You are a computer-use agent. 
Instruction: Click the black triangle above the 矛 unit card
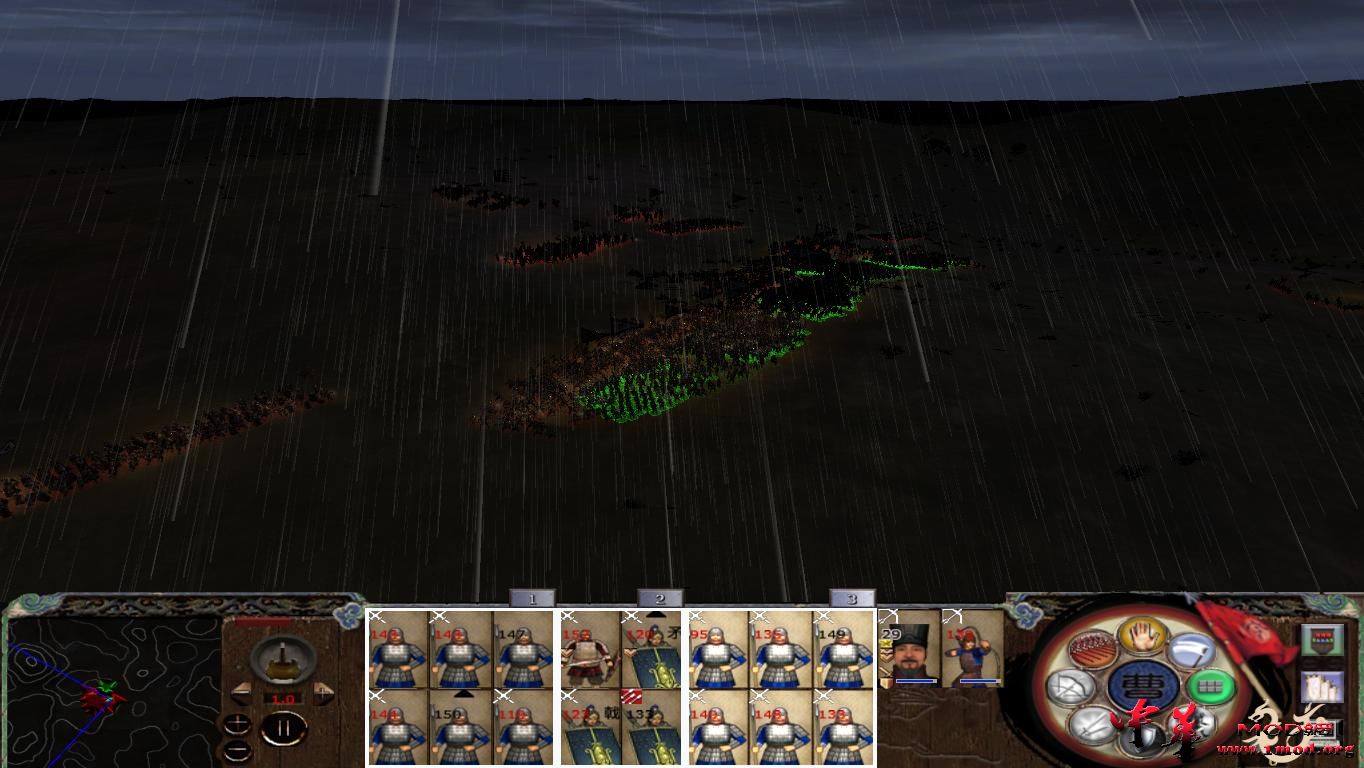tap(656, 614)
